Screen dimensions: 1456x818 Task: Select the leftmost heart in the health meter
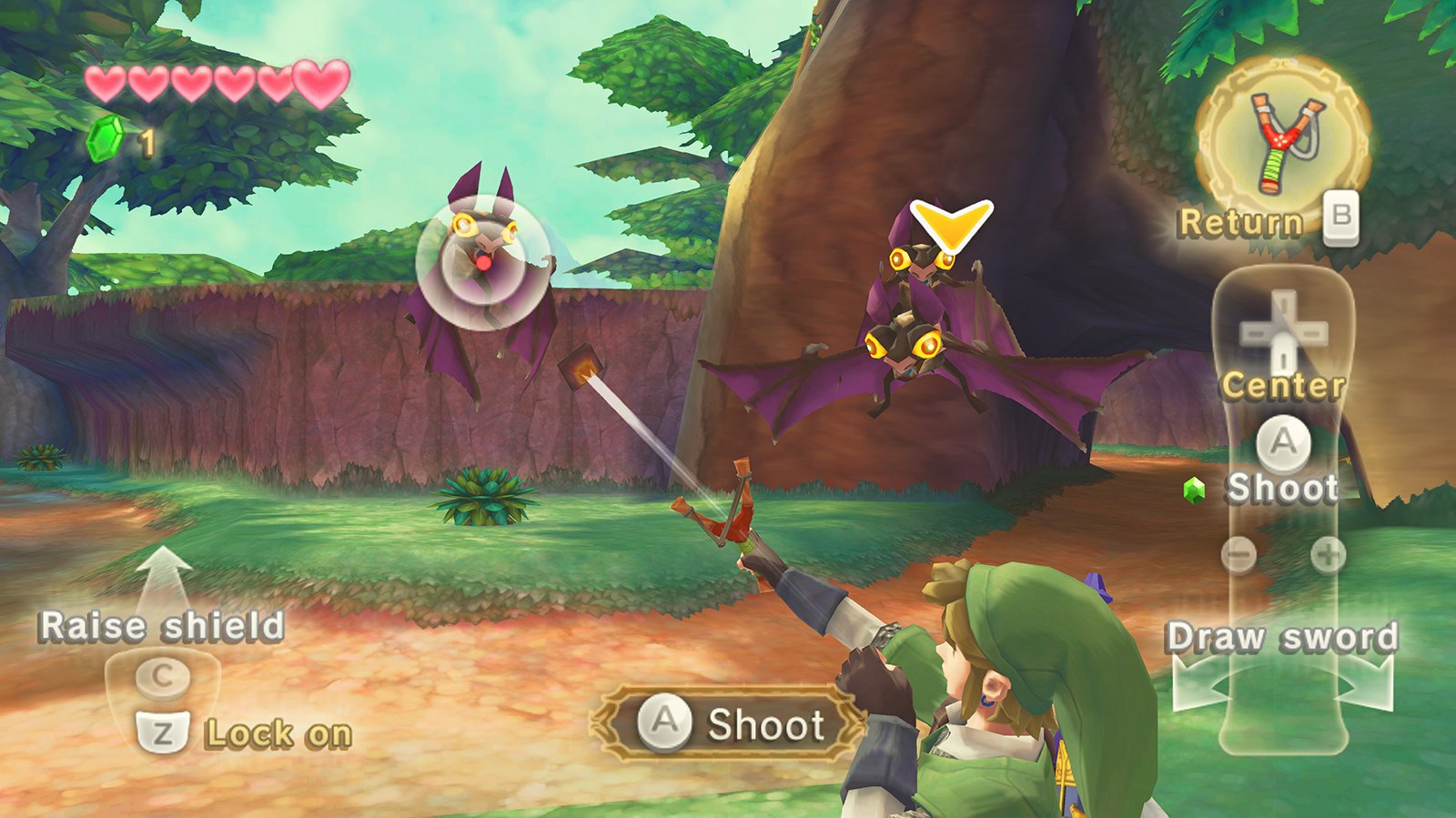tap(105, 83)
